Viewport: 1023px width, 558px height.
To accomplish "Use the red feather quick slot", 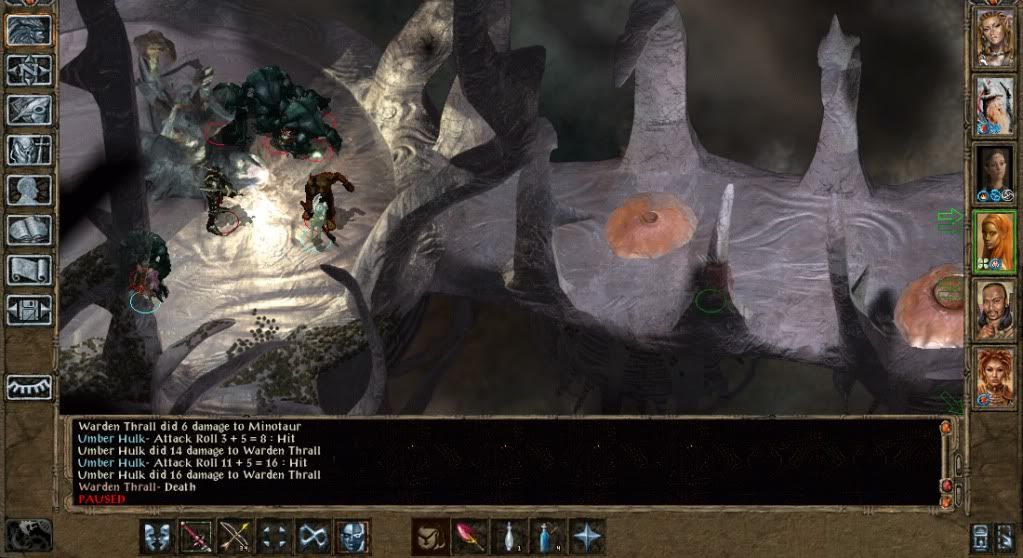I will (x=468, y=536).
